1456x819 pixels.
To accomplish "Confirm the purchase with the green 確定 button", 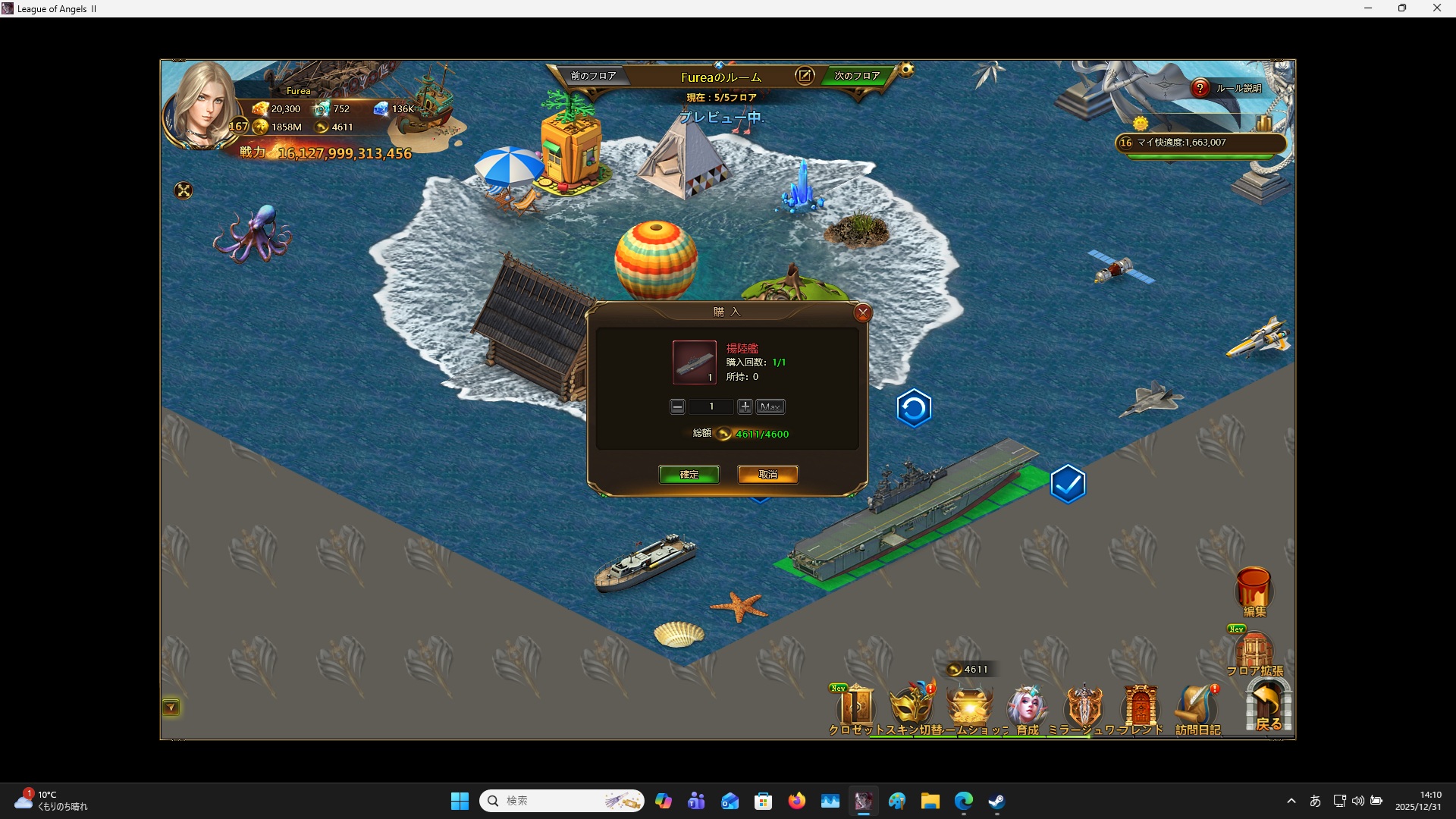I will click(689, 475).
